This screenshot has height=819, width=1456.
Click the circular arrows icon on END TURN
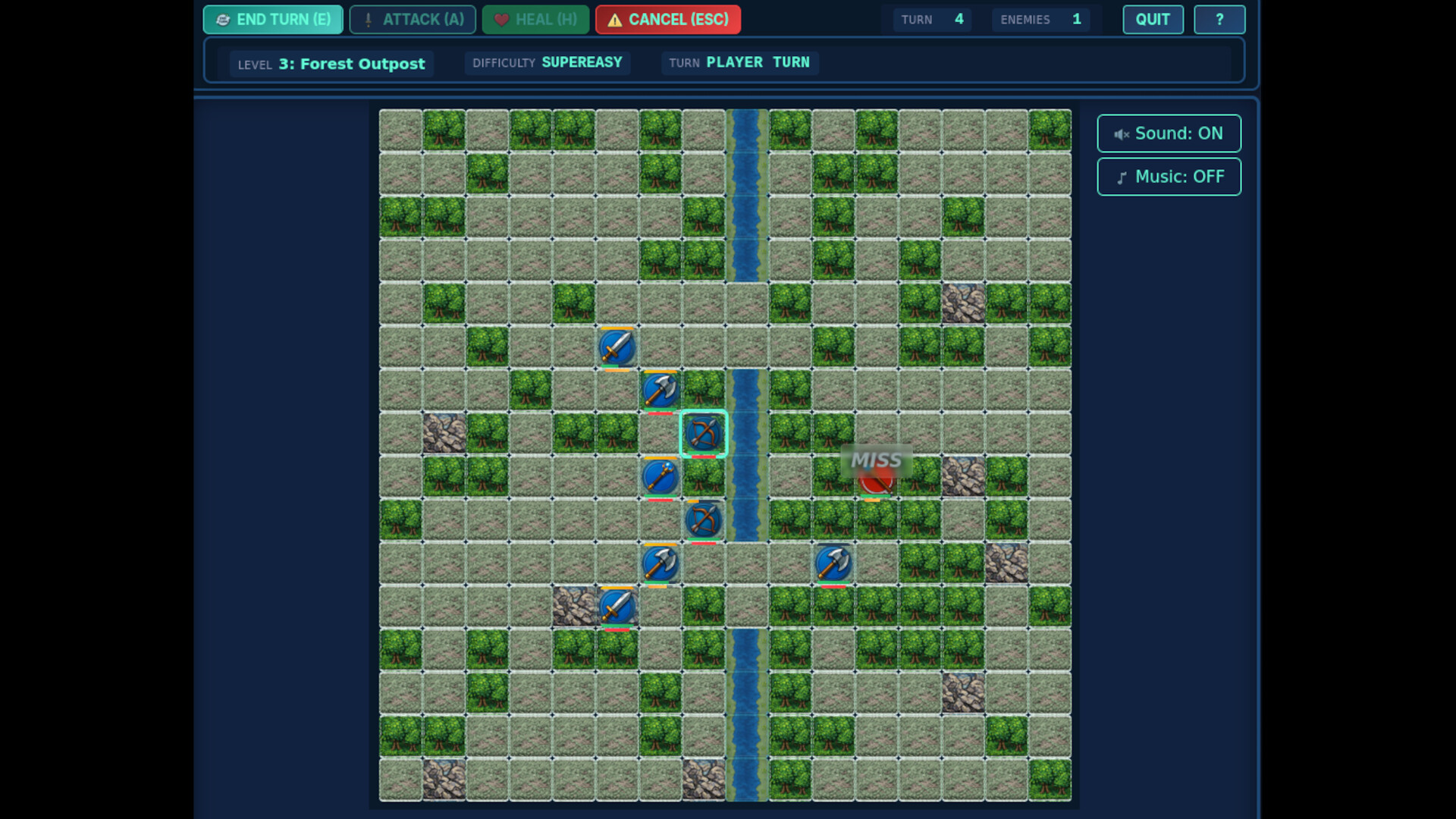221,20
